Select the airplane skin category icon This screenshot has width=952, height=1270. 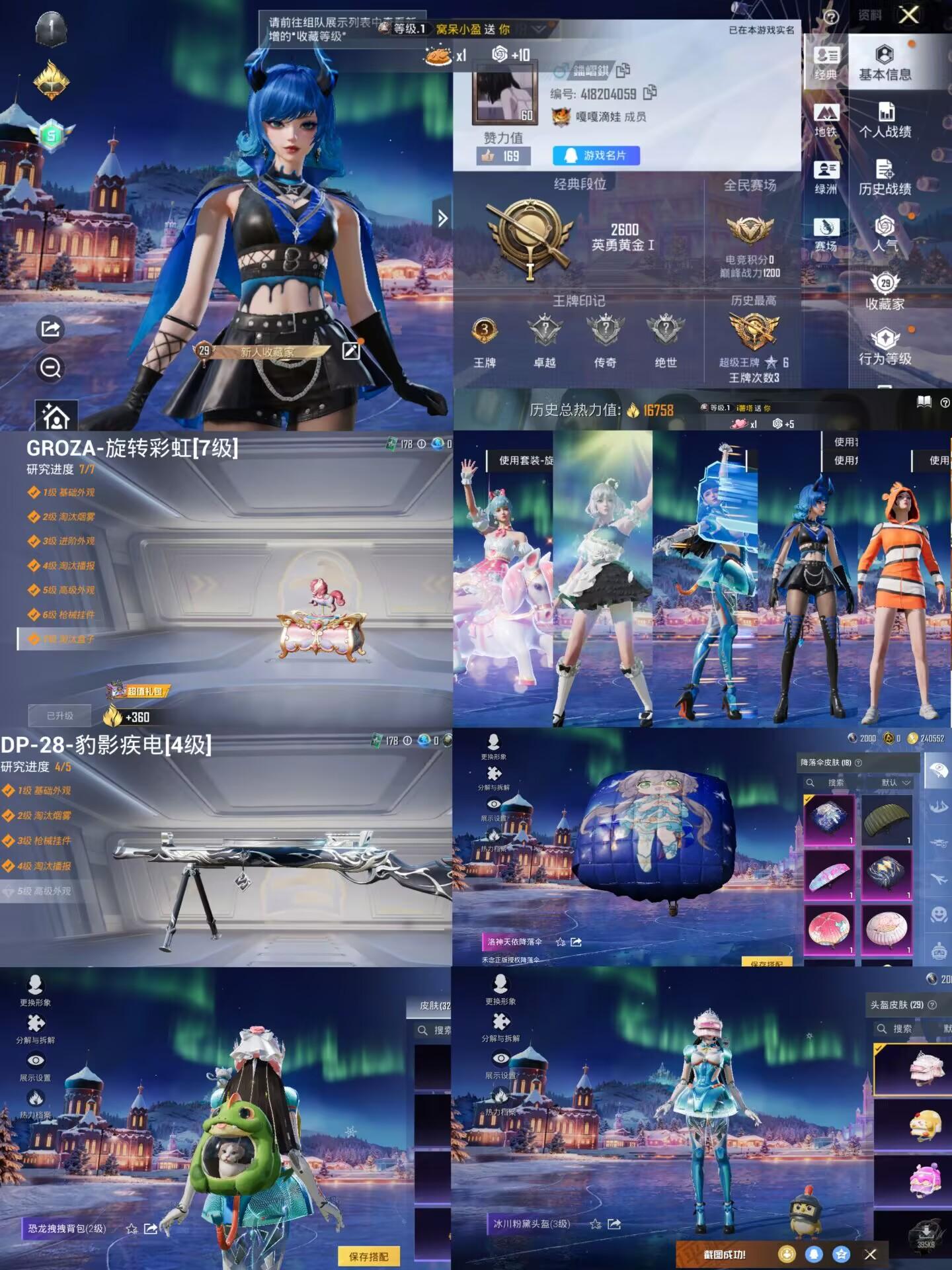coord(939,877)
